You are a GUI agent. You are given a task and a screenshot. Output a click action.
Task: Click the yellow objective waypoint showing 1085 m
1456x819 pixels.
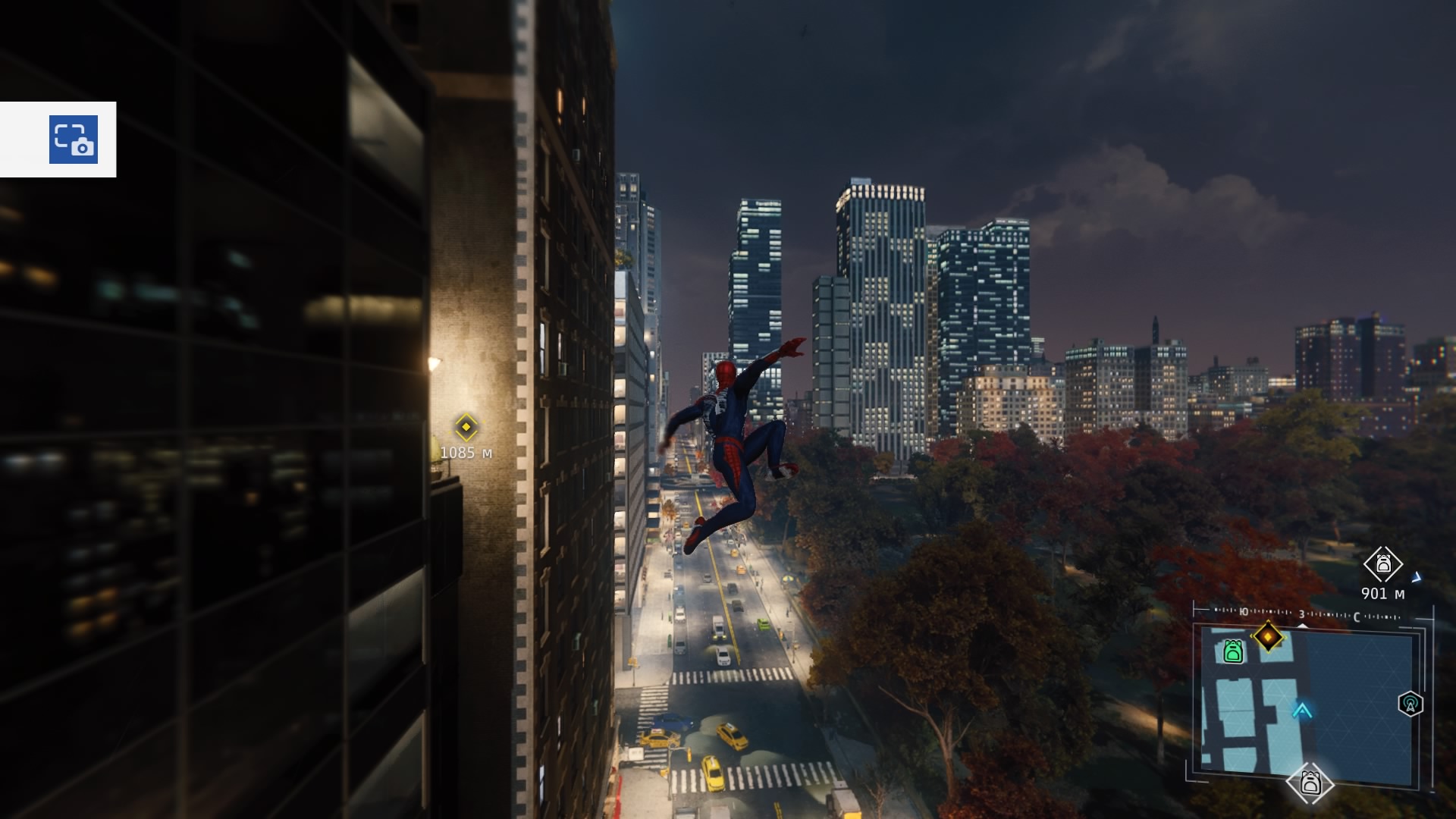pos(466,427)
